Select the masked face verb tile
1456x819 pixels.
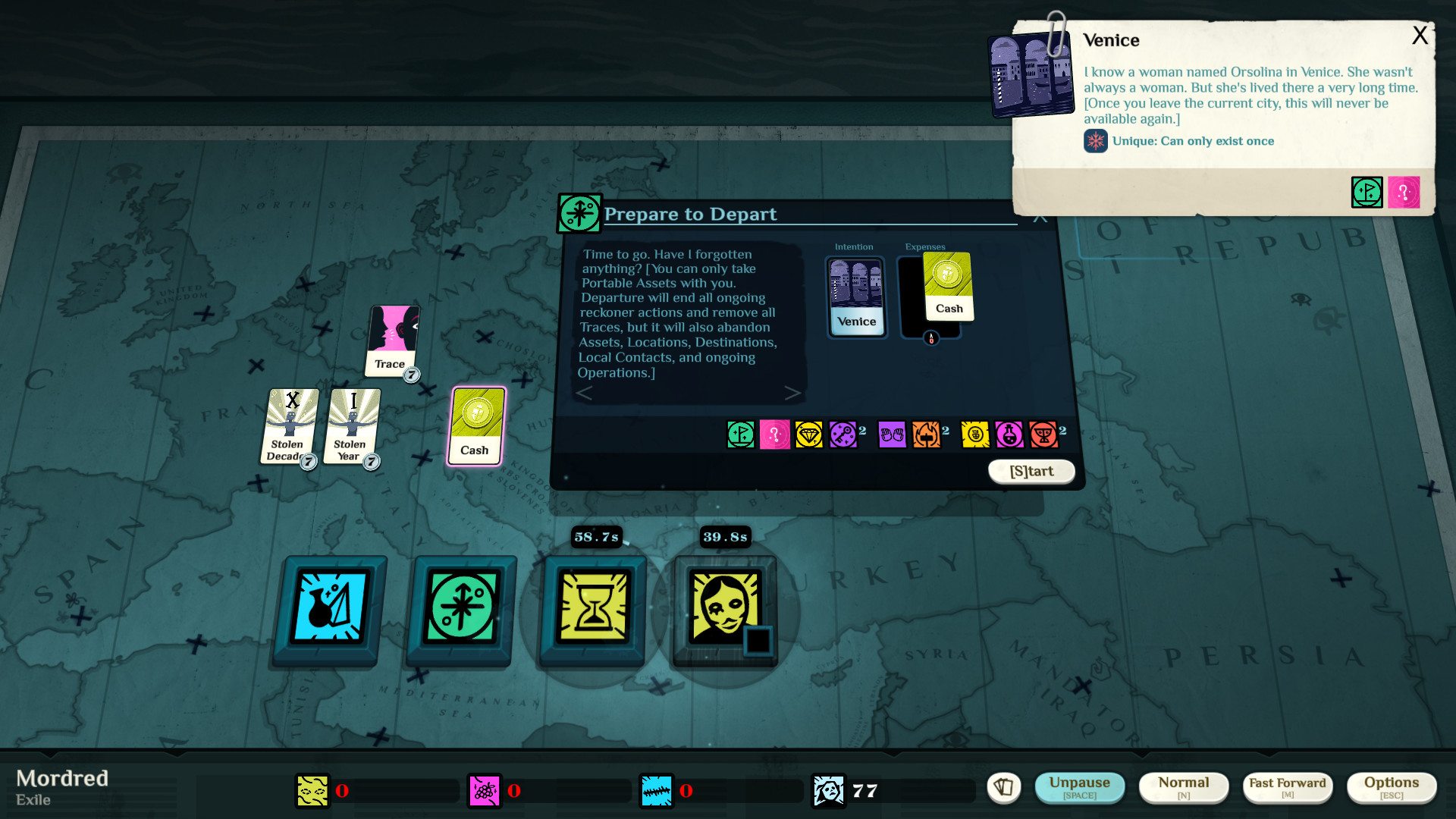click(x=723, y=610)
